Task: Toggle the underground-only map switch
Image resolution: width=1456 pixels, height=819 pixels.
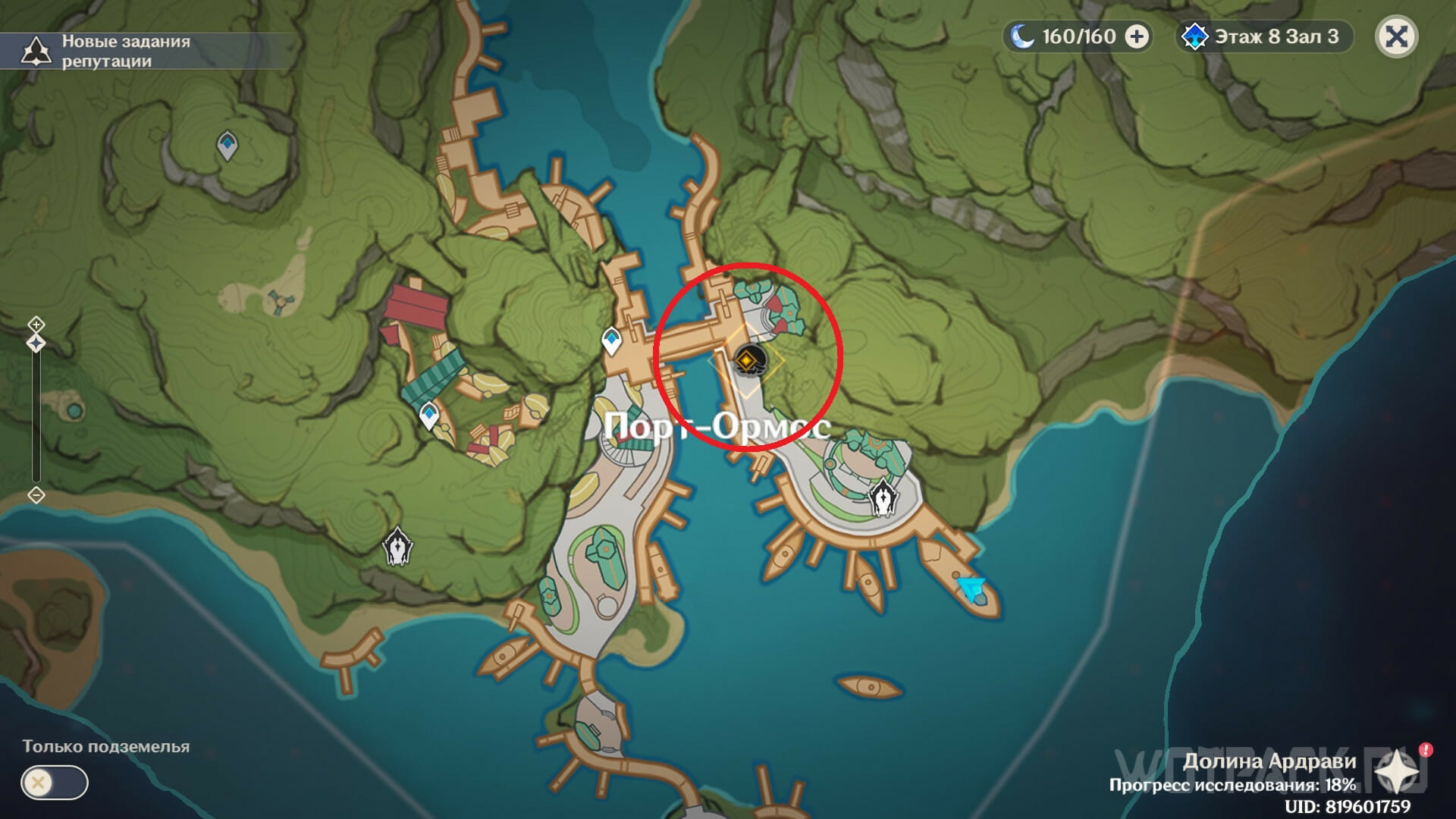Action: click(x=55, y=783)
